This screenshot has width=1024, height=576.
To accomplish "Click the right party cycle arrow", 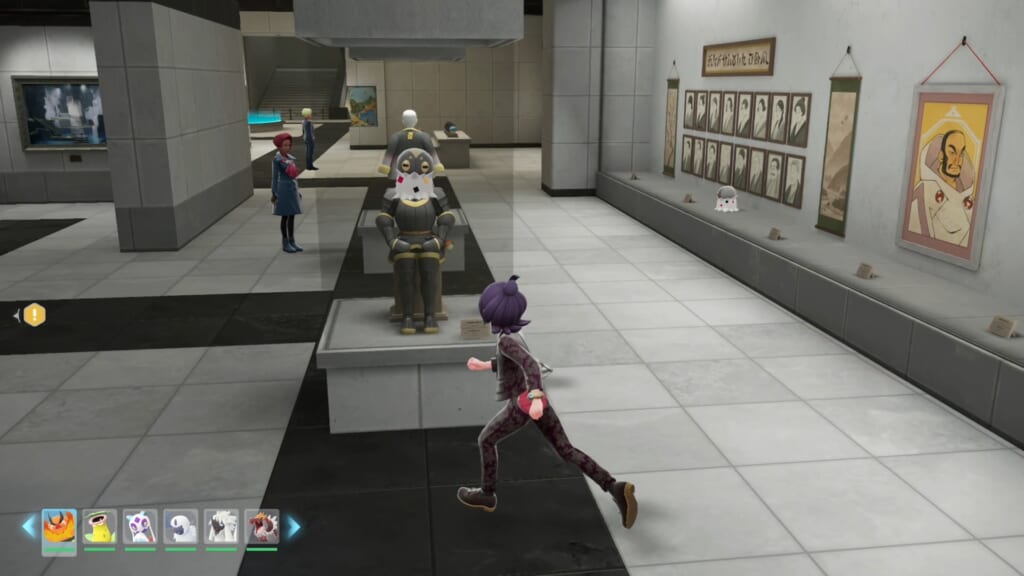I will coord(293,526).
